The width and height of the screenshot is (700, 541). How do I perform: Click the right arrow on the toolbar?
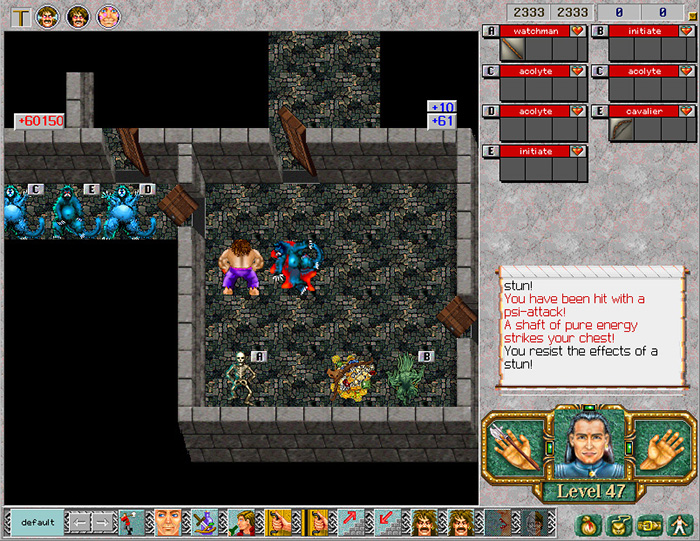tap(102, 522)
